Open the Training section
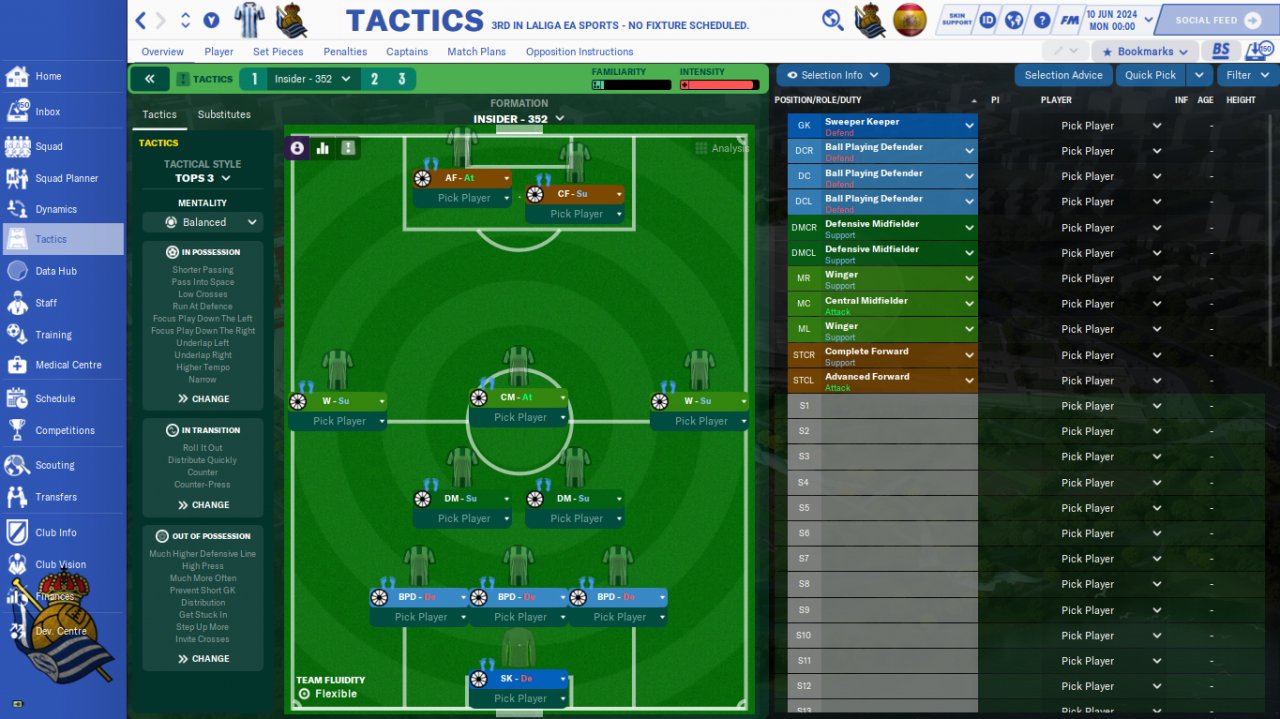The height and width of the screenshot is (719, 1280). [x=53, y=335]
